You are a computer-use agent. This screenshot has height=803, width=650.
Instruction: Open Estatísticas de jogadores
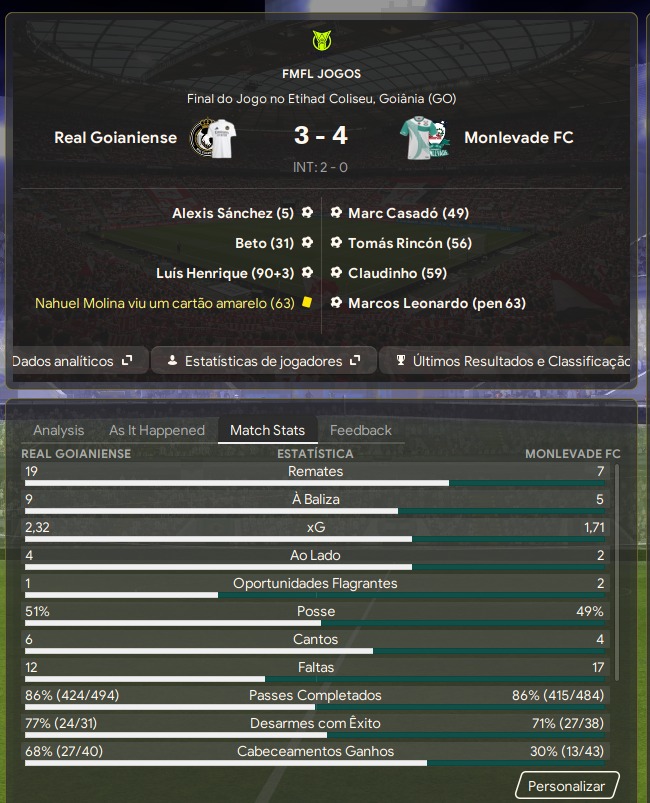pyautogui.click(x=264, y=361)
